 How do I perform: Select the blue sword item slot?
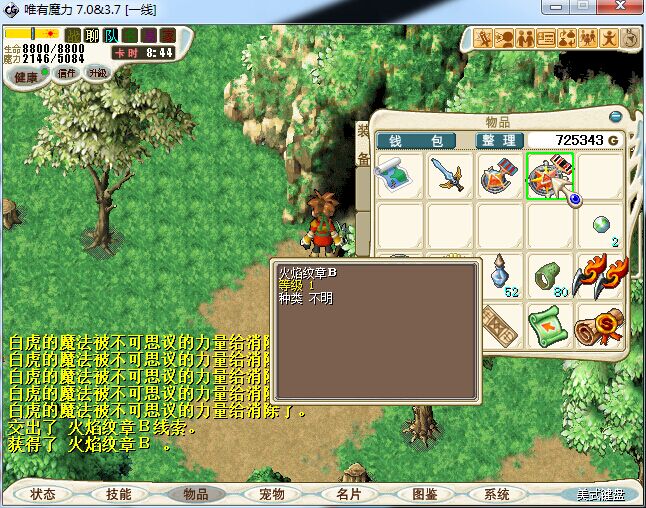(450, 176)
